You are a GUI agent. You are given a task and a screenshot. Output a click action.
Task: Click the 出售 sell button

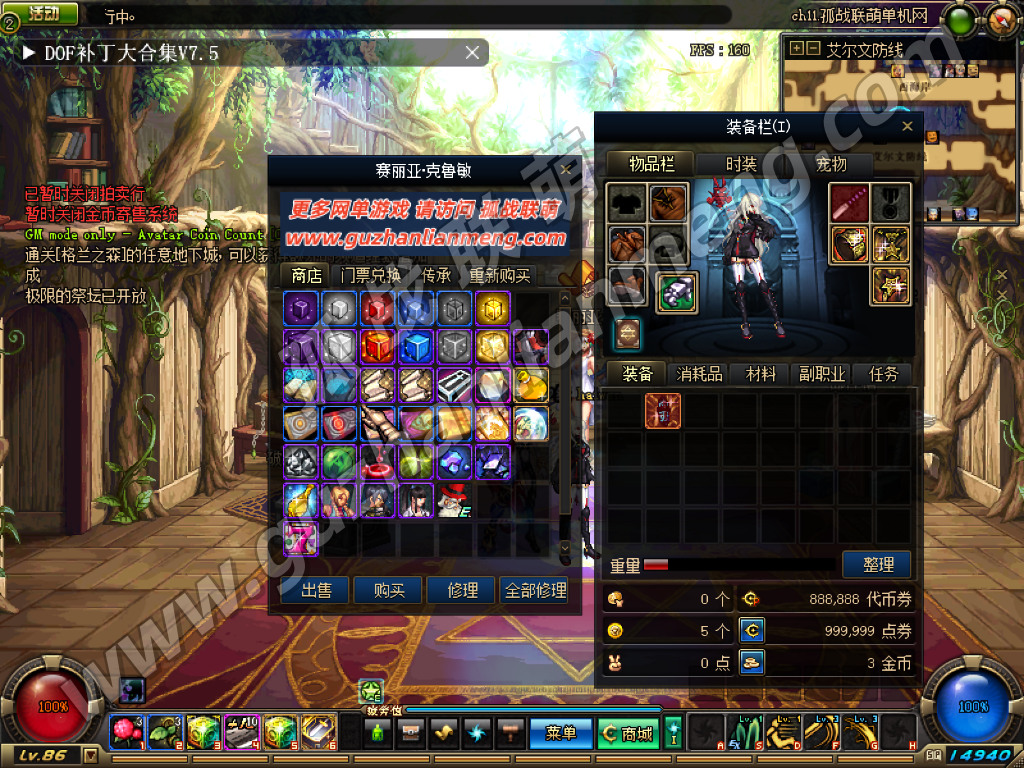click(x=317, y=590)
